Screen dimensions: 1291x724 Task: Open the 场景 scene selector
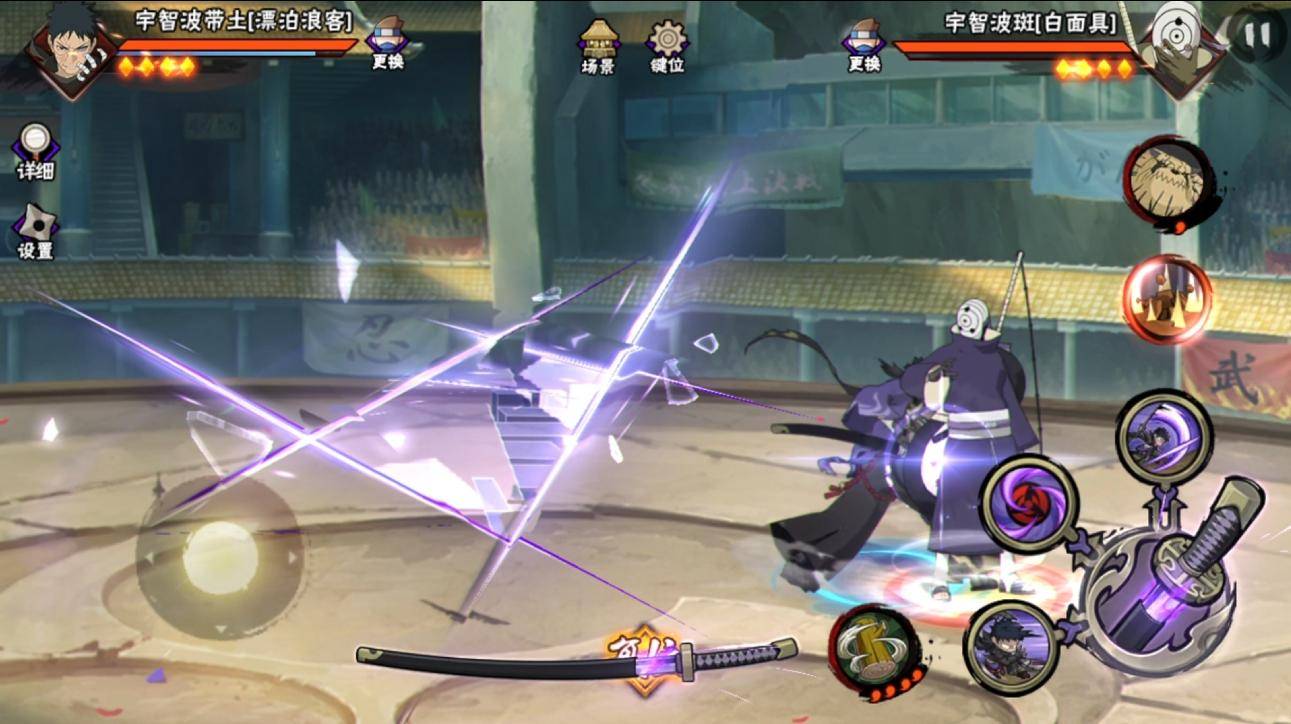pos(598,44)
